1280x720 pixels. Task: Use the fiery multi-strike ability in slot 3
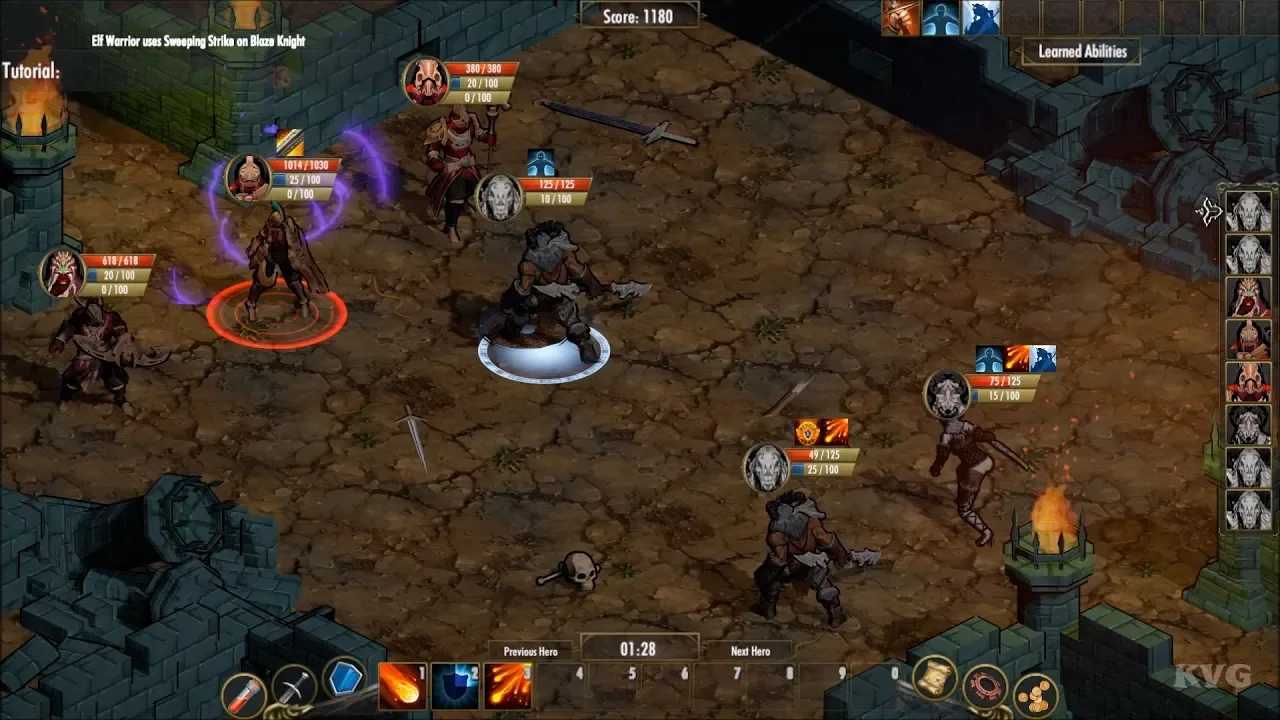507,686
